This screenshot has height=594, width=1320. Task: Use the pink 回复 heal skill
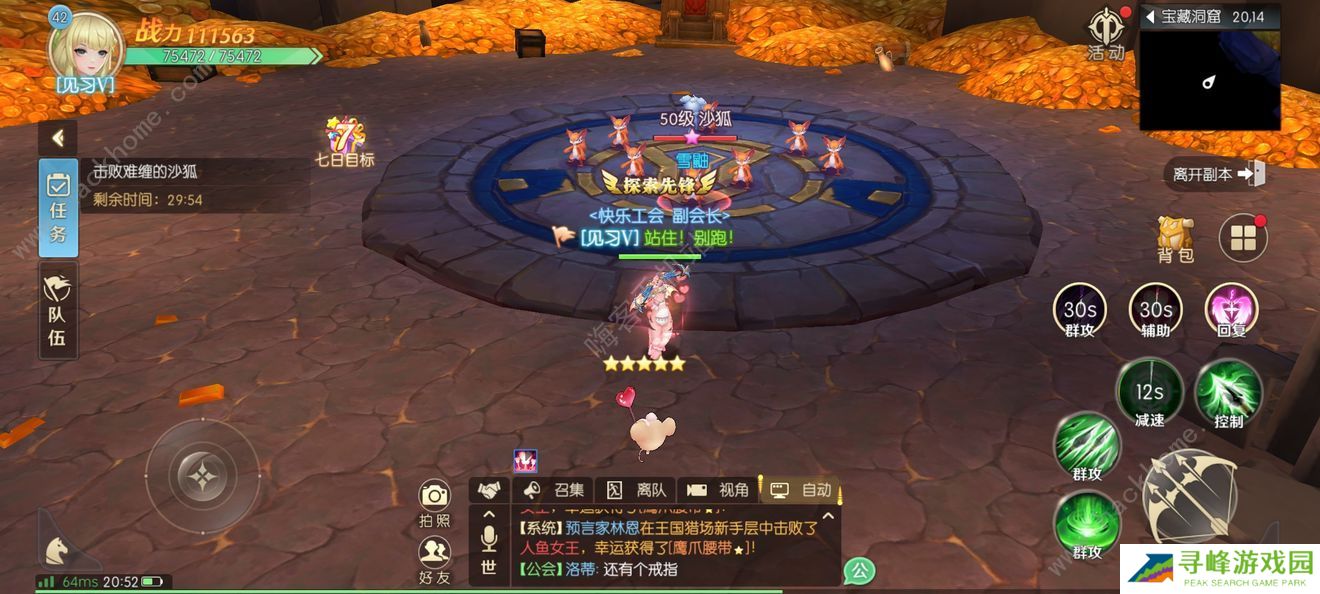pyautogui.click(x=1231, y=311)
